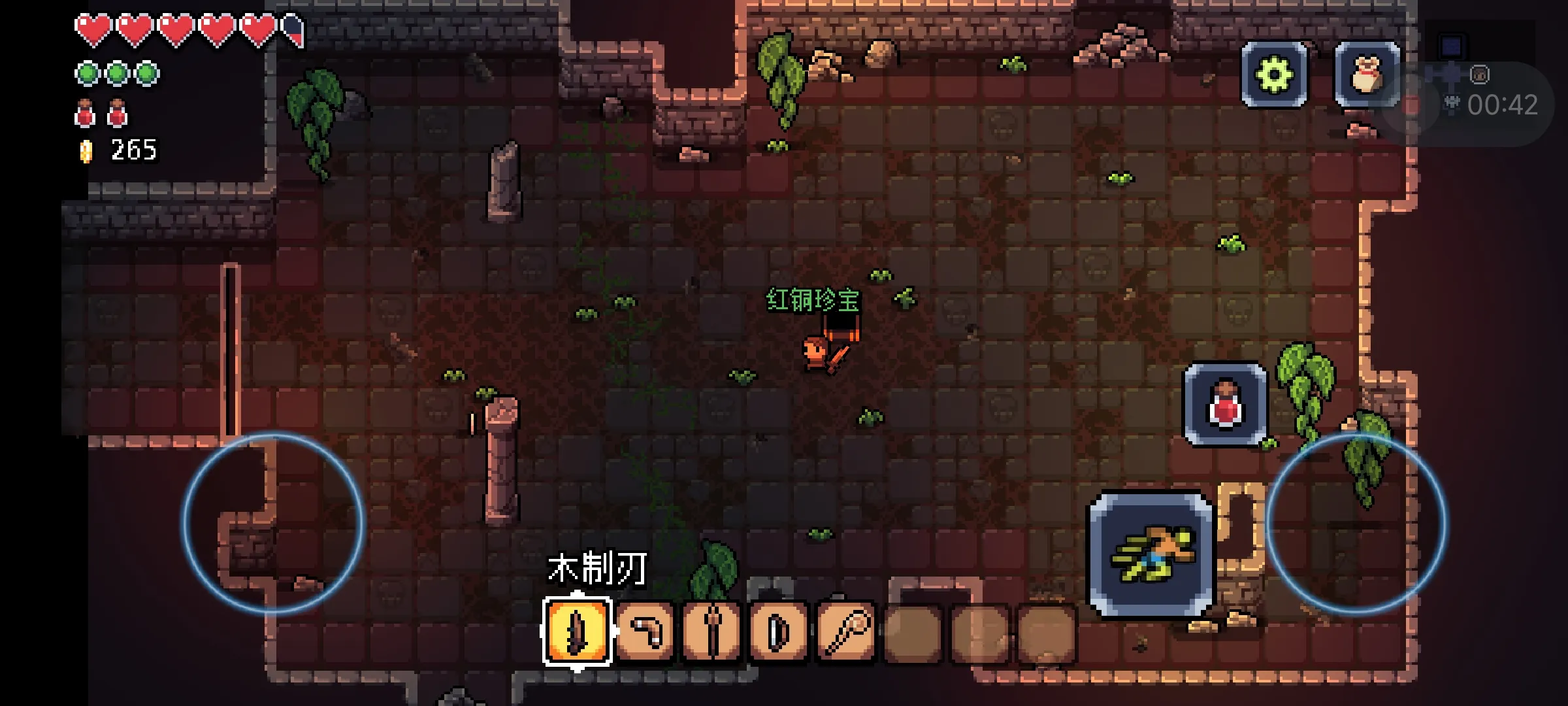Equip the boomerang from the hotbar

tap(645, 631)
